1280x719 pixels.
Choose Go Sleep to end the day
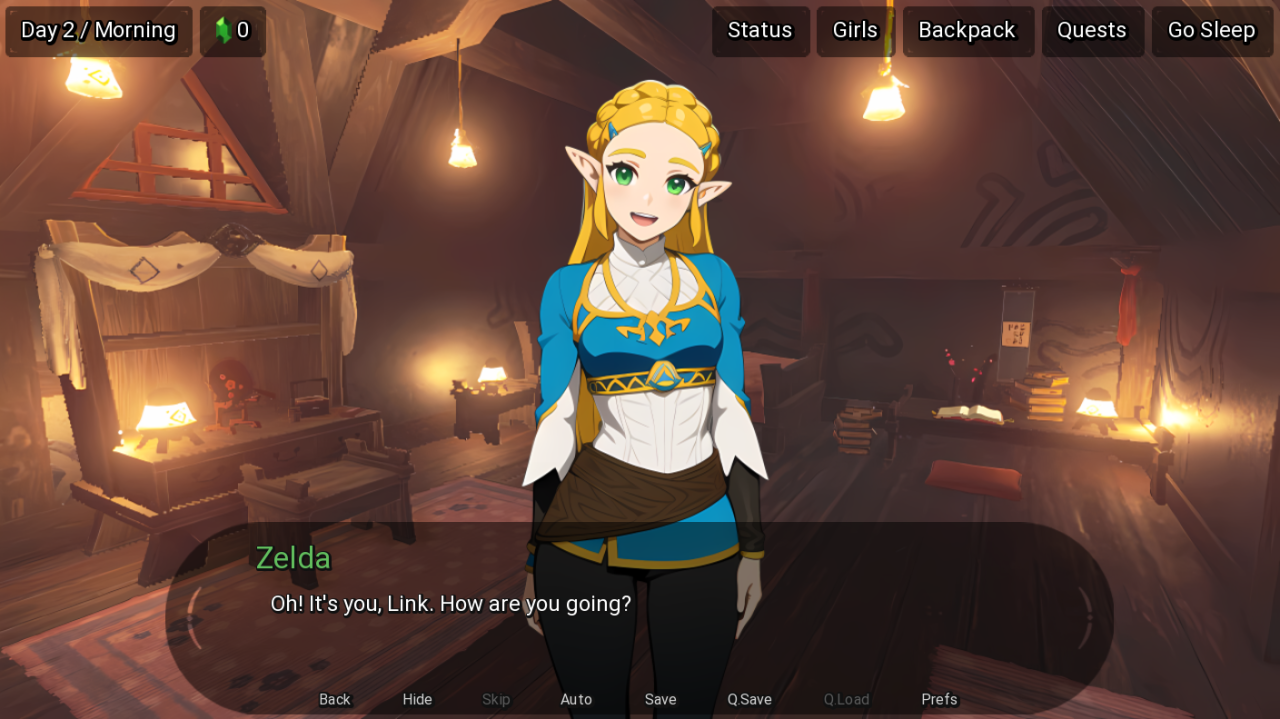(1211, 31)
